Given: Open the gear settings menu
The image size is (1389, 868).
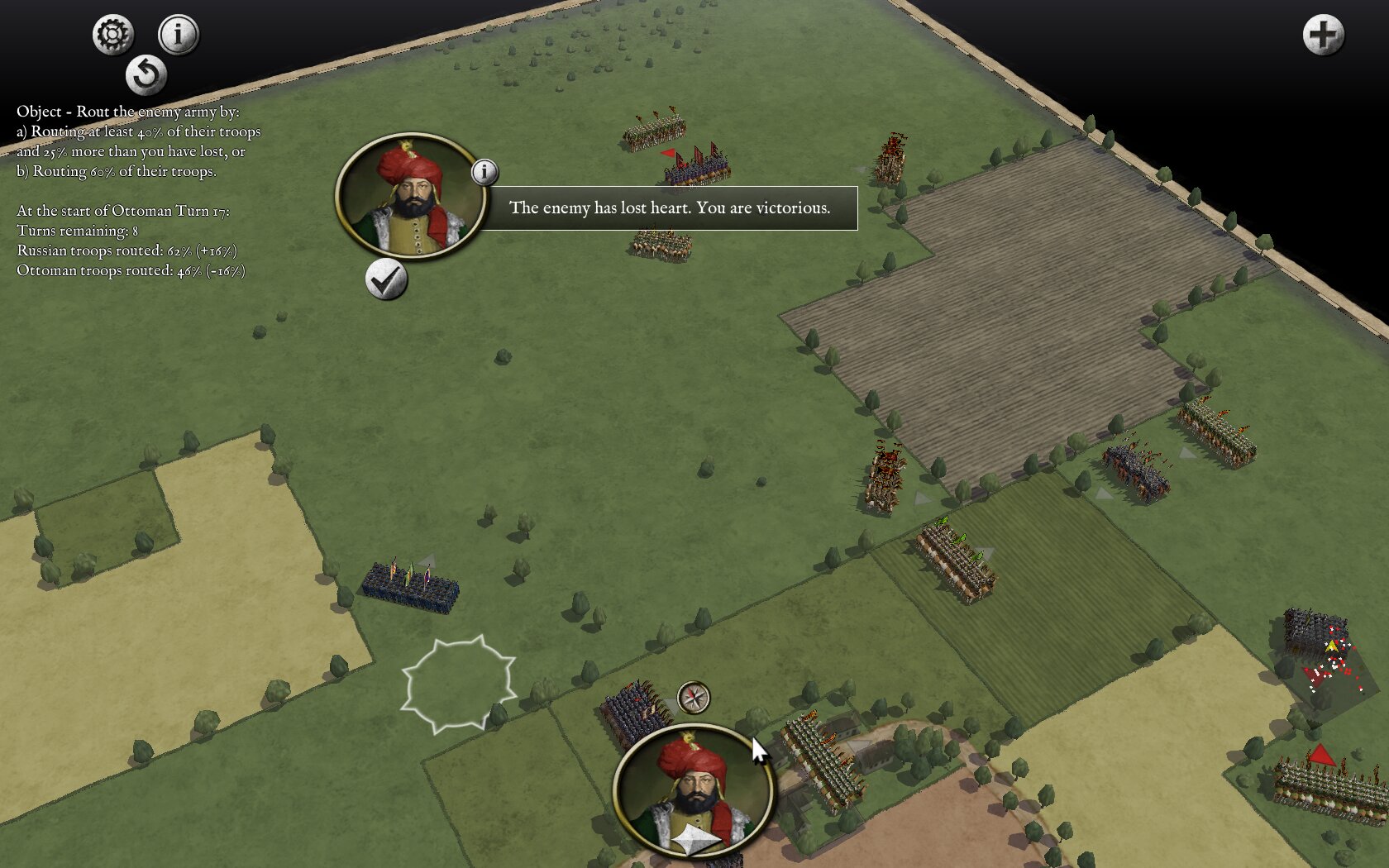Looking at the screenshot, I should tap(112, 35).
